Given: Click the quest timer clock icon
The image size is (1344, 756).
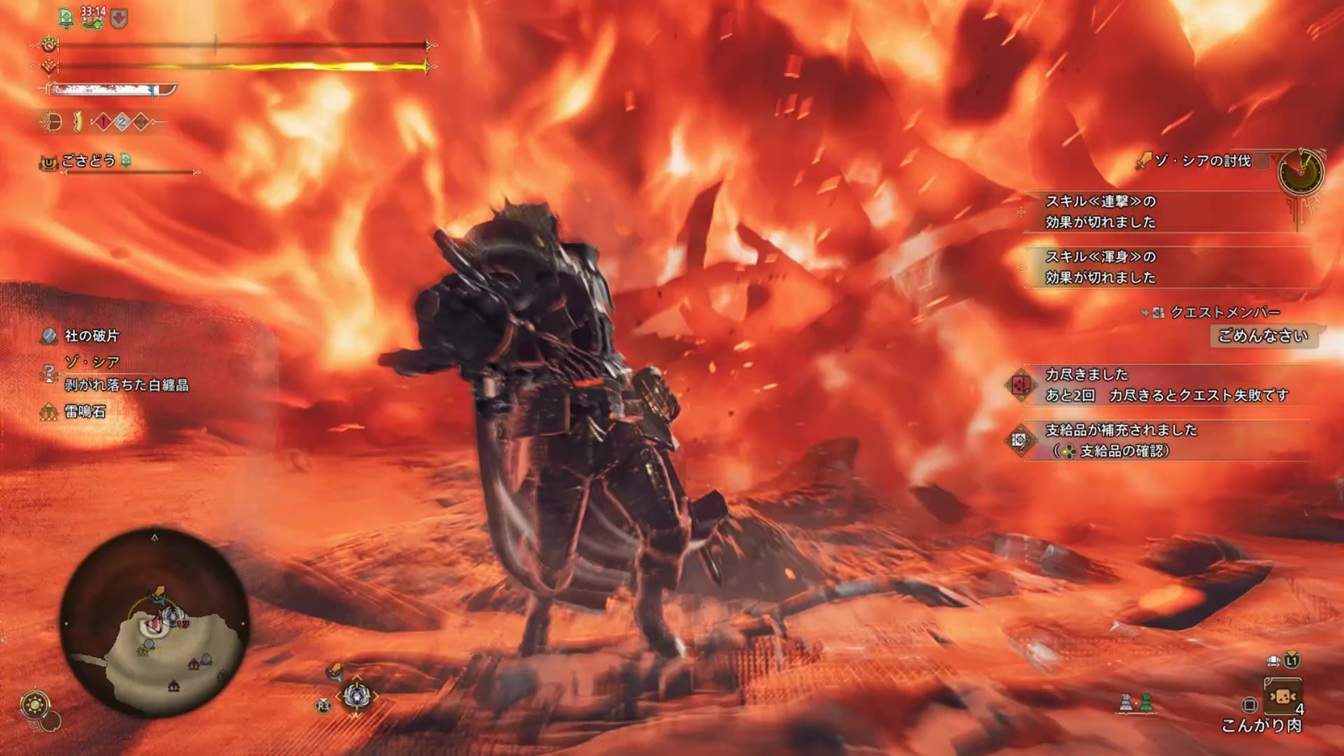Looking at the screenshot, I should coord(1300,172).
